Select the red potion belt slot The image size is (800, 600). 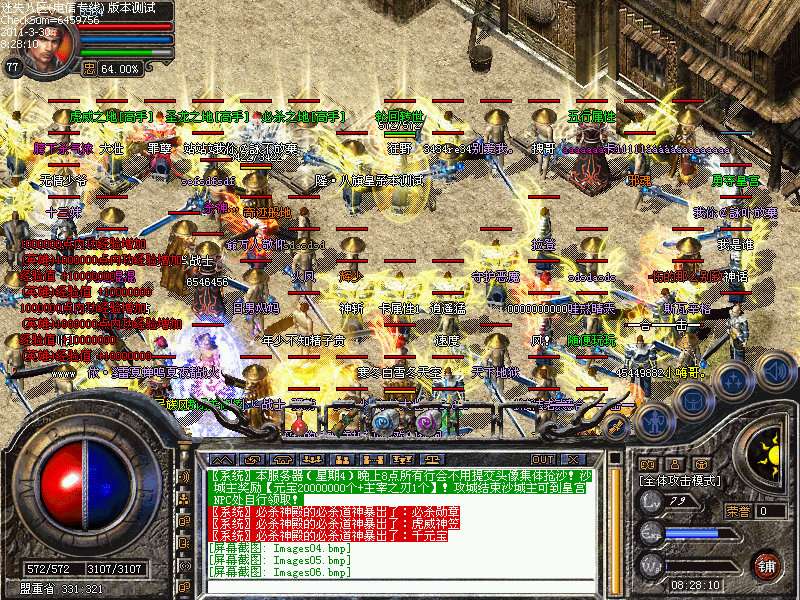pyautogui.click(x=298, y=422)
